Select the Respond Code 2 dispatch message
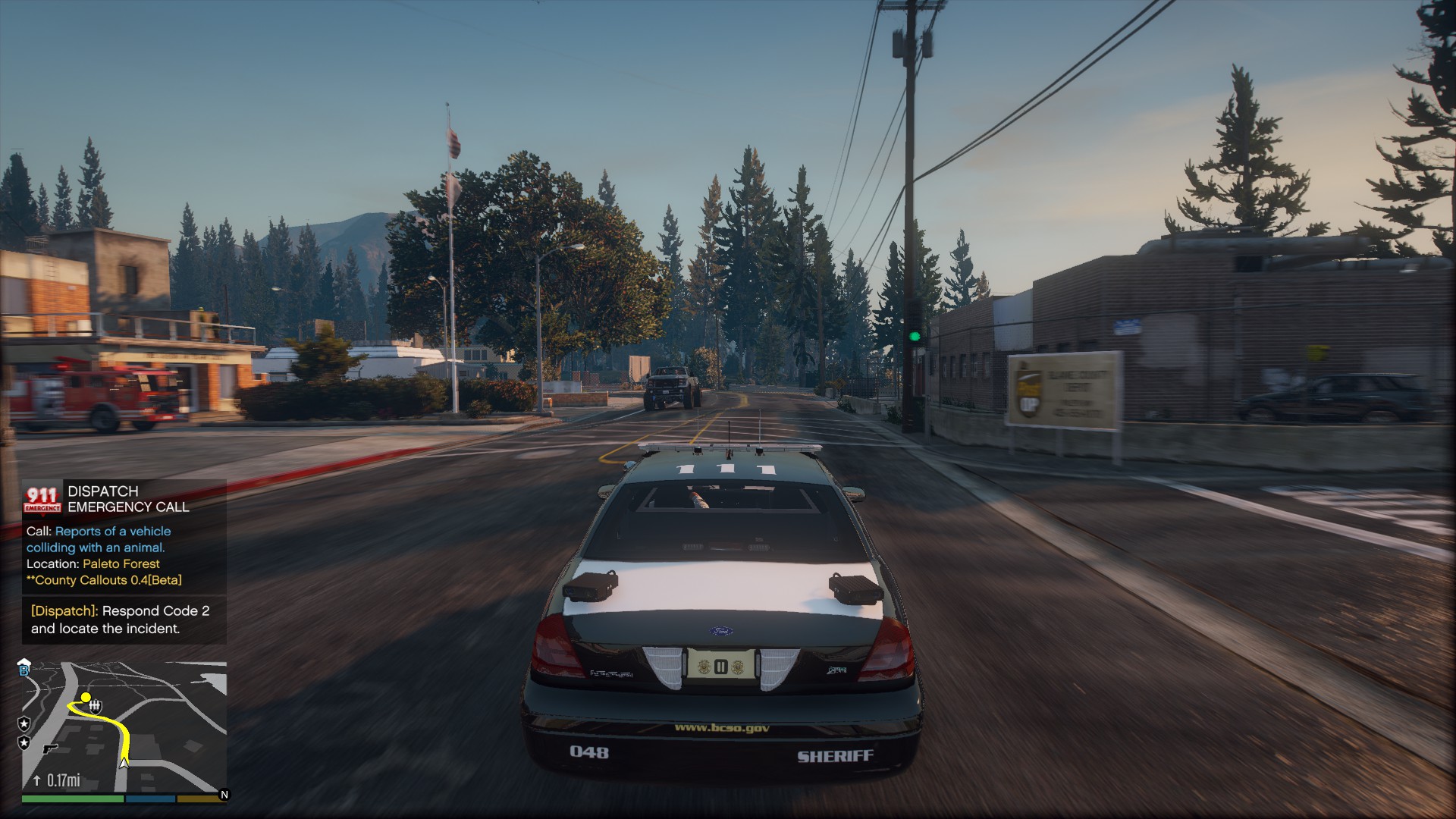Image resolution: width=1456 pixels, height=819 pixels. [124, 620]
